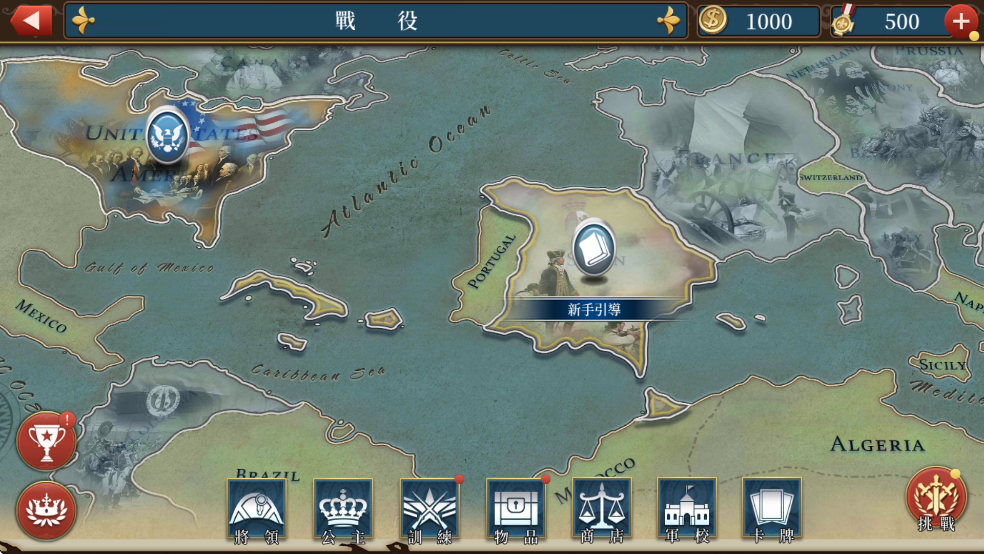This screenshot has height=554, width=984.
Task: Open the 商店 shop menu
Action: coord(602,511)
